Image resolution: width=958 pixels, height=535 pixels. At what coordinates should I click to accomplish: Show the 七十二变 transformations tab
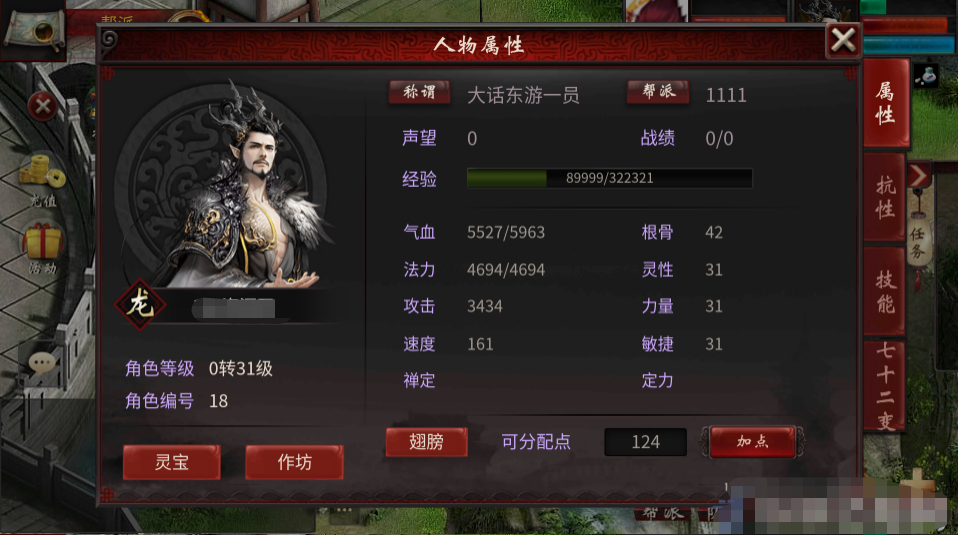pos(886,385)
